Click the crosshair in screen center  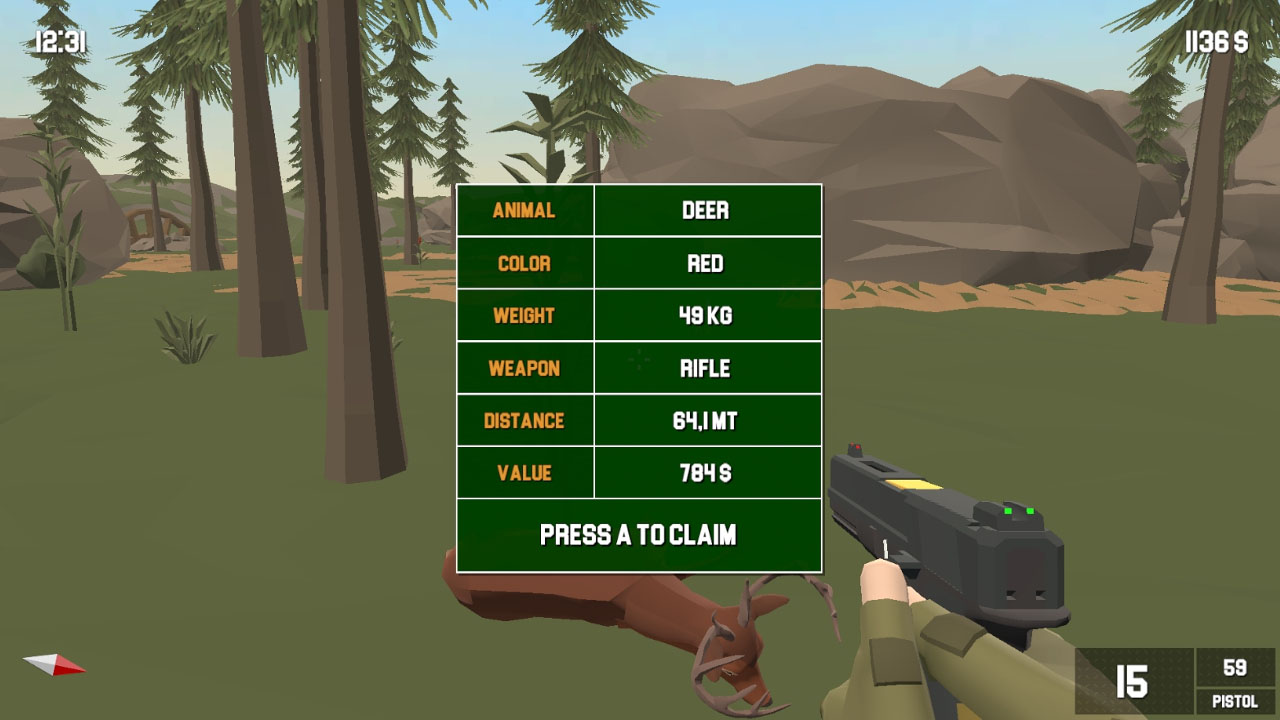point(638,360)
